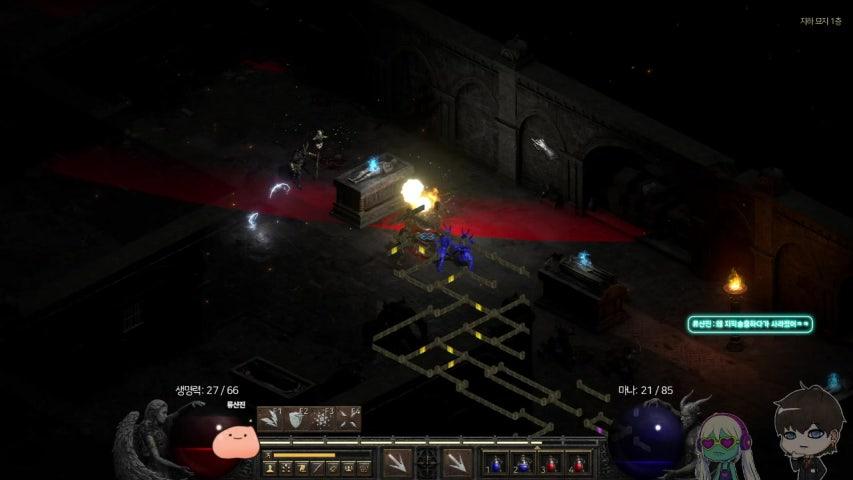
Task: Open the right-click skill selector
Action: pyautogui.click(x=457, y=462)
